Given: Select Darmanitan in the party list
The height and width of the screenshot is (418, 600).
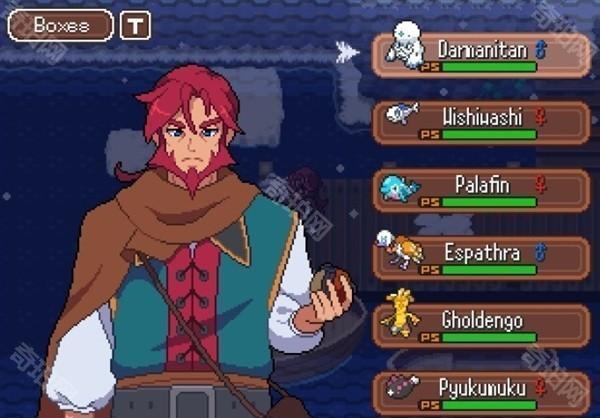Looking at the screenshot, I should 481,55.
